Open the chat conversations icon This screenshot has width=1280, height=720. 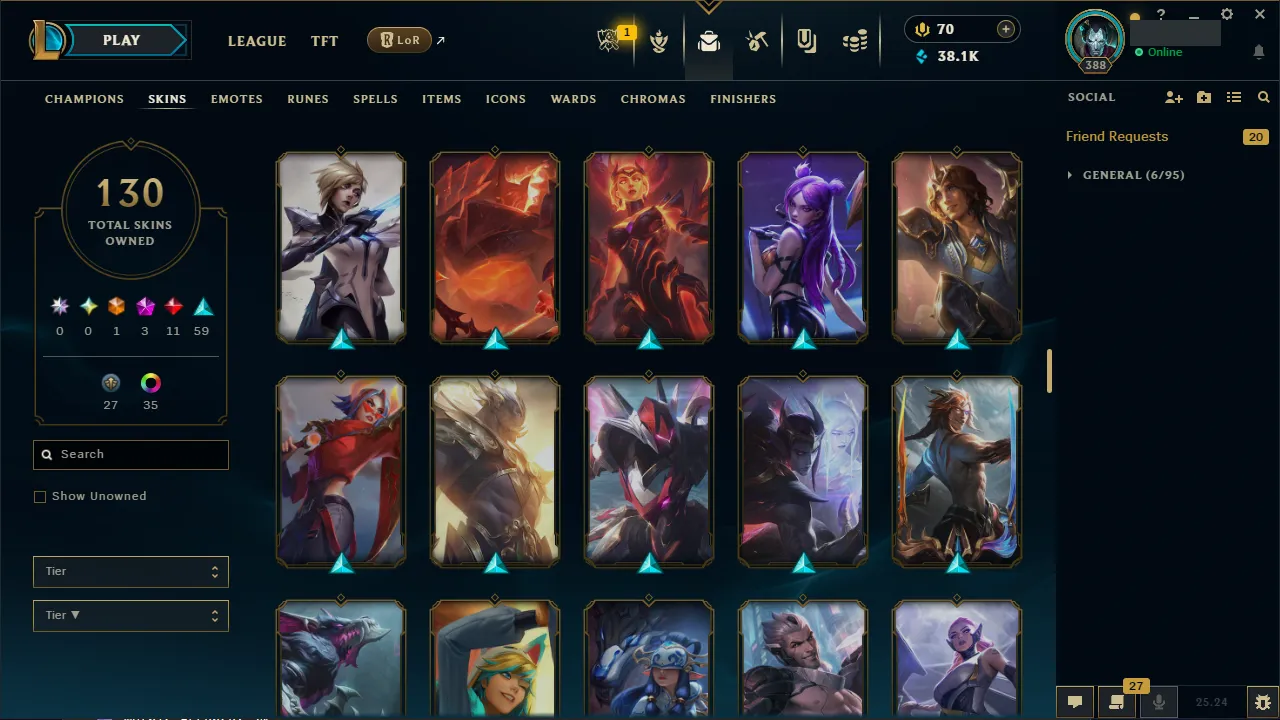1075,701
